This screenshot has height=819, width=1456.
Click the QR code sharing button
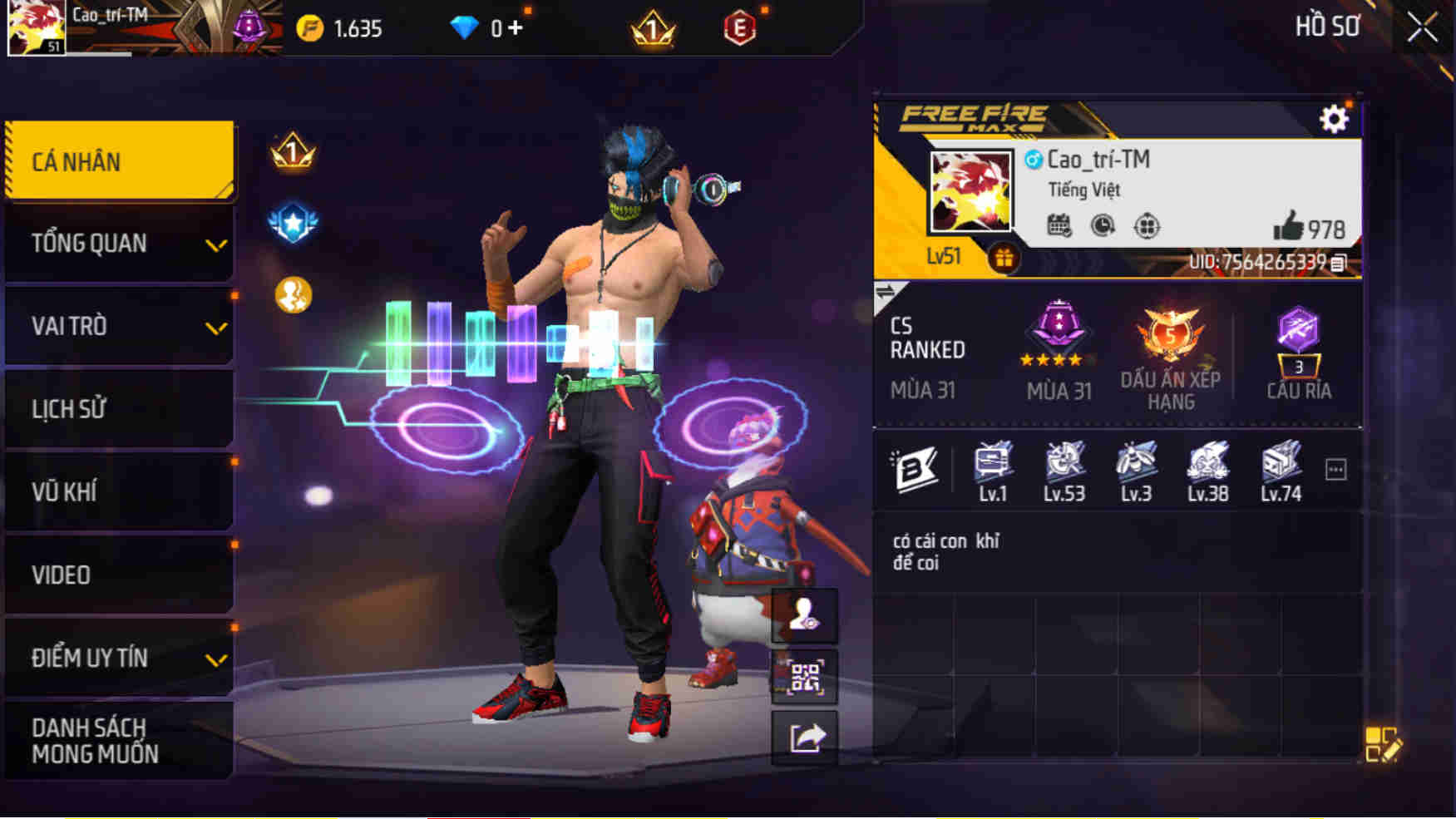805,679
